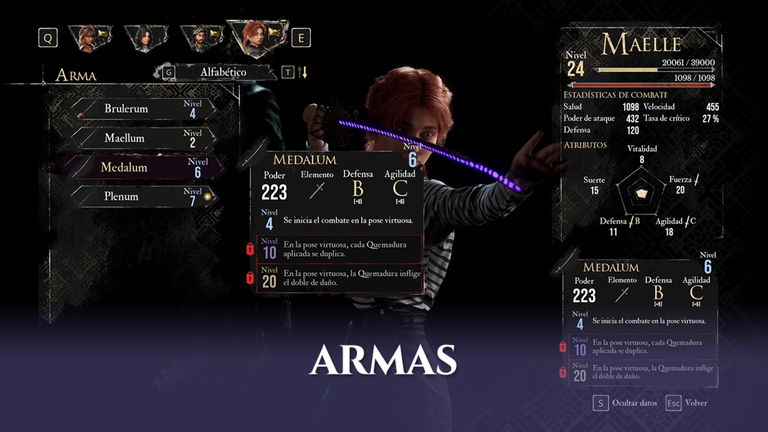This screenshot has width=768, height=432.
Task: Switch to the red-haired Maelle portrait
Action: [257, 38]
